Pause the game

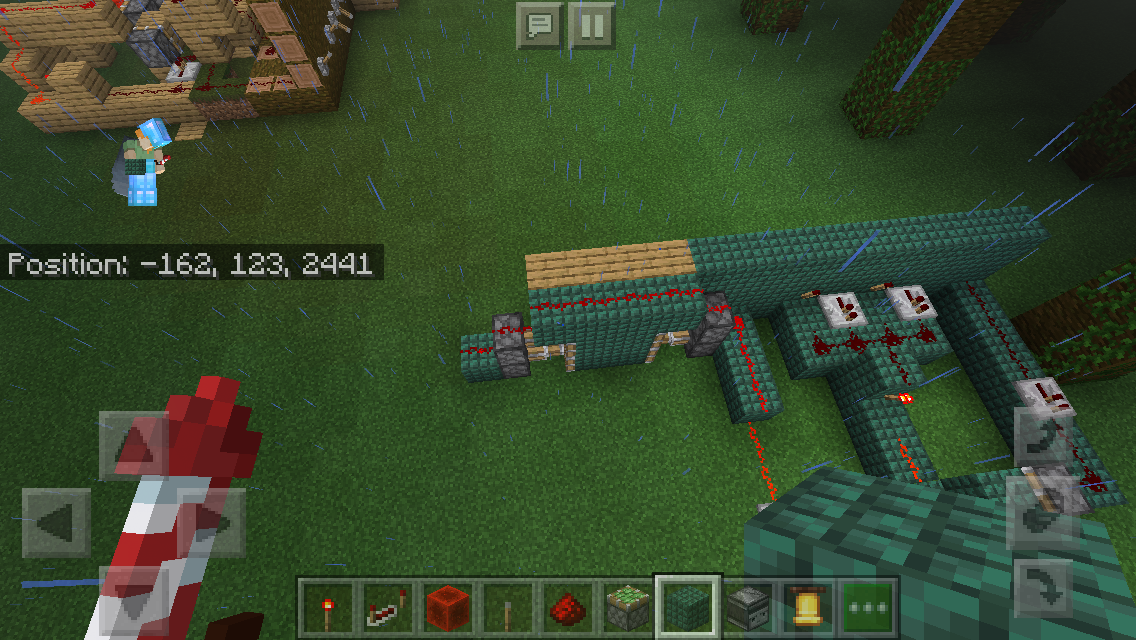point(591,25)
